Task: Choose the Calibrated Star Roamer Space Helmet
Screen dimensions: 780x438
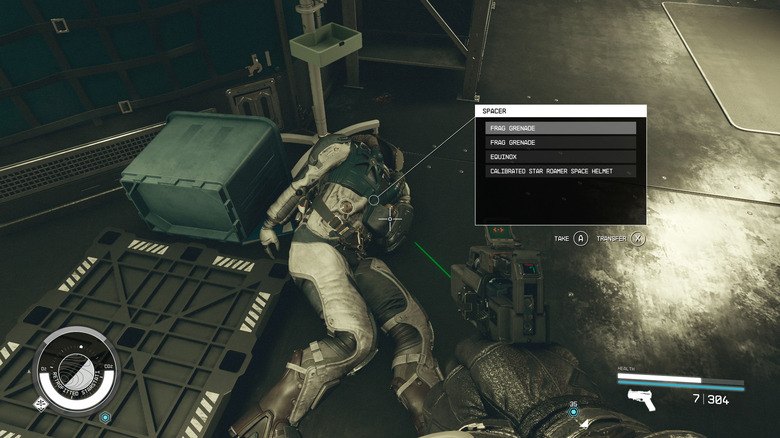Action: tap(560, 171)
